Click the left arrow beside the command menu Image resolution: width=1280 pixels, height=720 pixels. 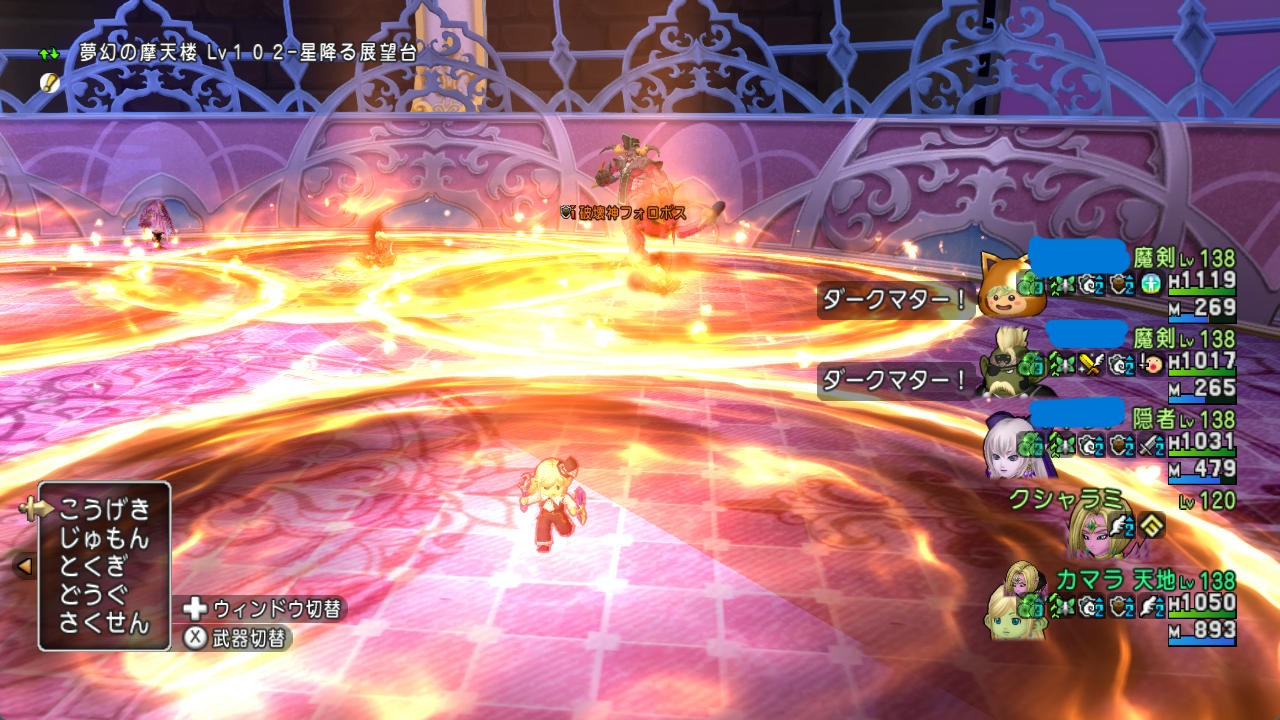[x=24, y=566]
